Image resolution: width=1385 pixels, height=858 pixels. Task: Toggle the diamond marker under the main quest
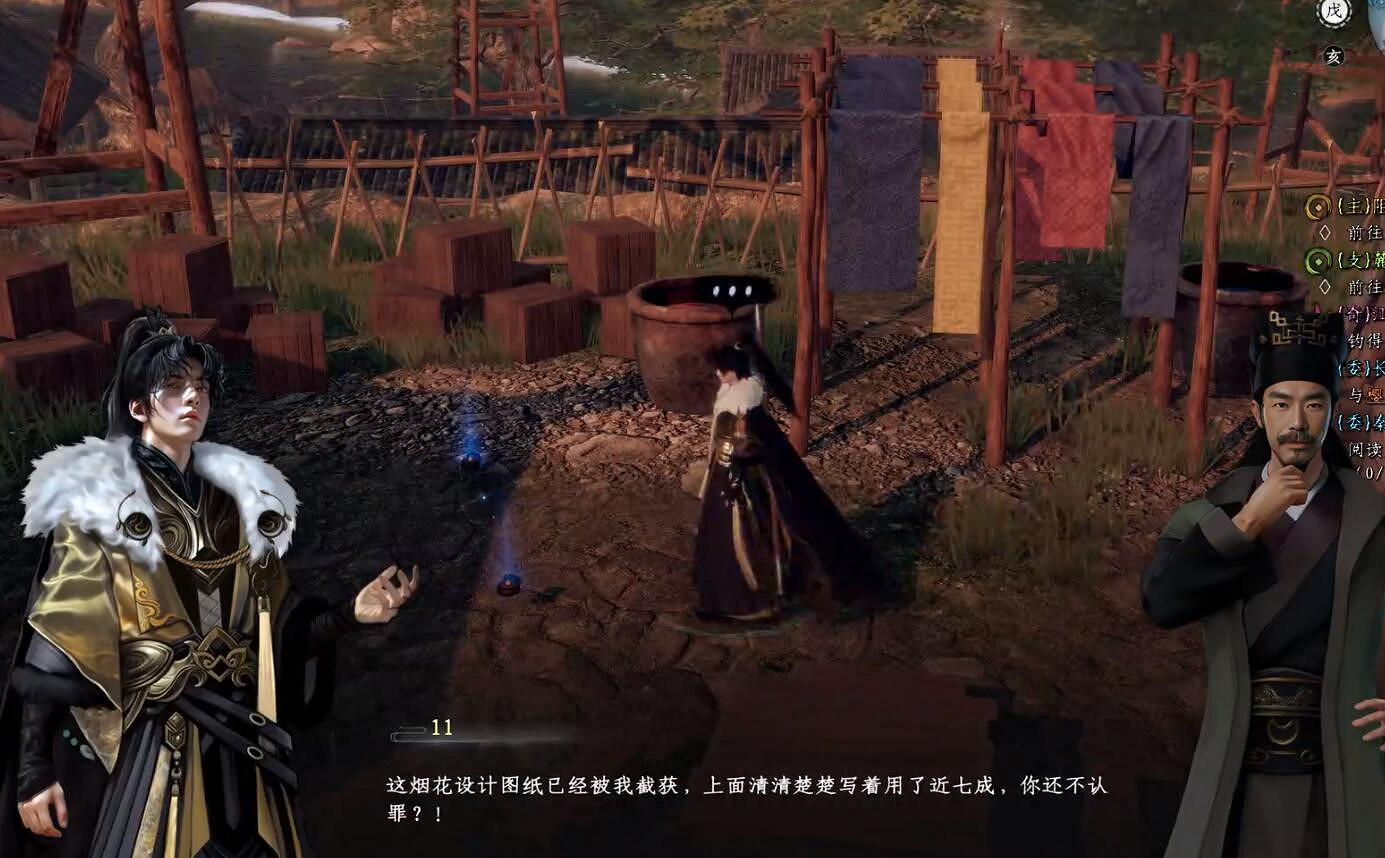coord(1327,232)
